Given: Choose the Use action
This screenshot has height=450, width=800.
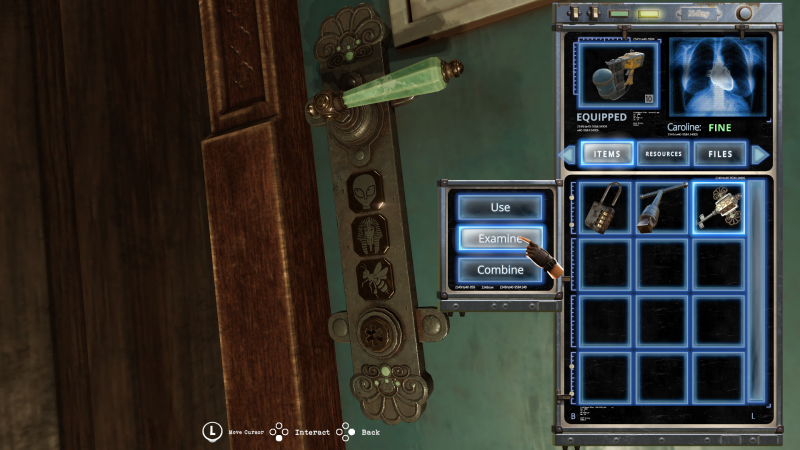Looking at the screenshot, I should tap(500, 207).
